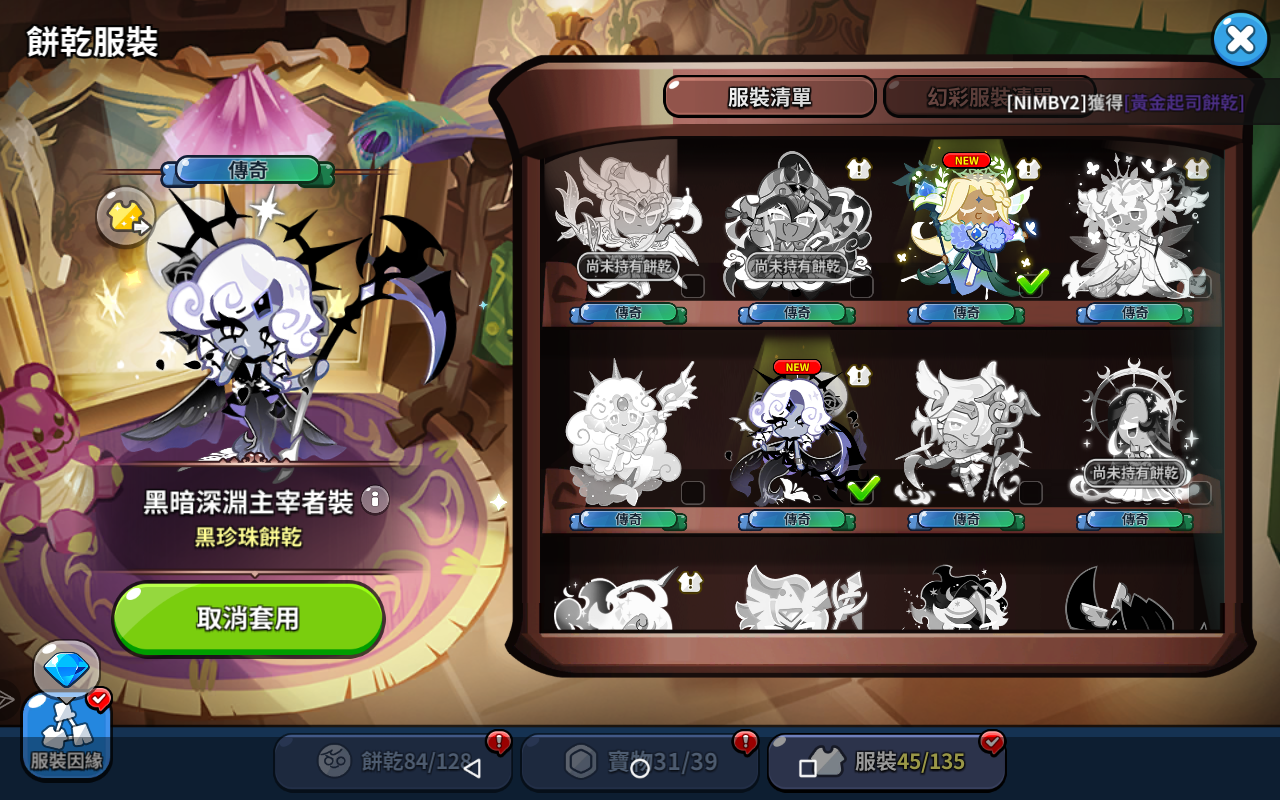1280x800 pixels.
Task: Switch to the 服裝清單 tab
Action: 769,97
